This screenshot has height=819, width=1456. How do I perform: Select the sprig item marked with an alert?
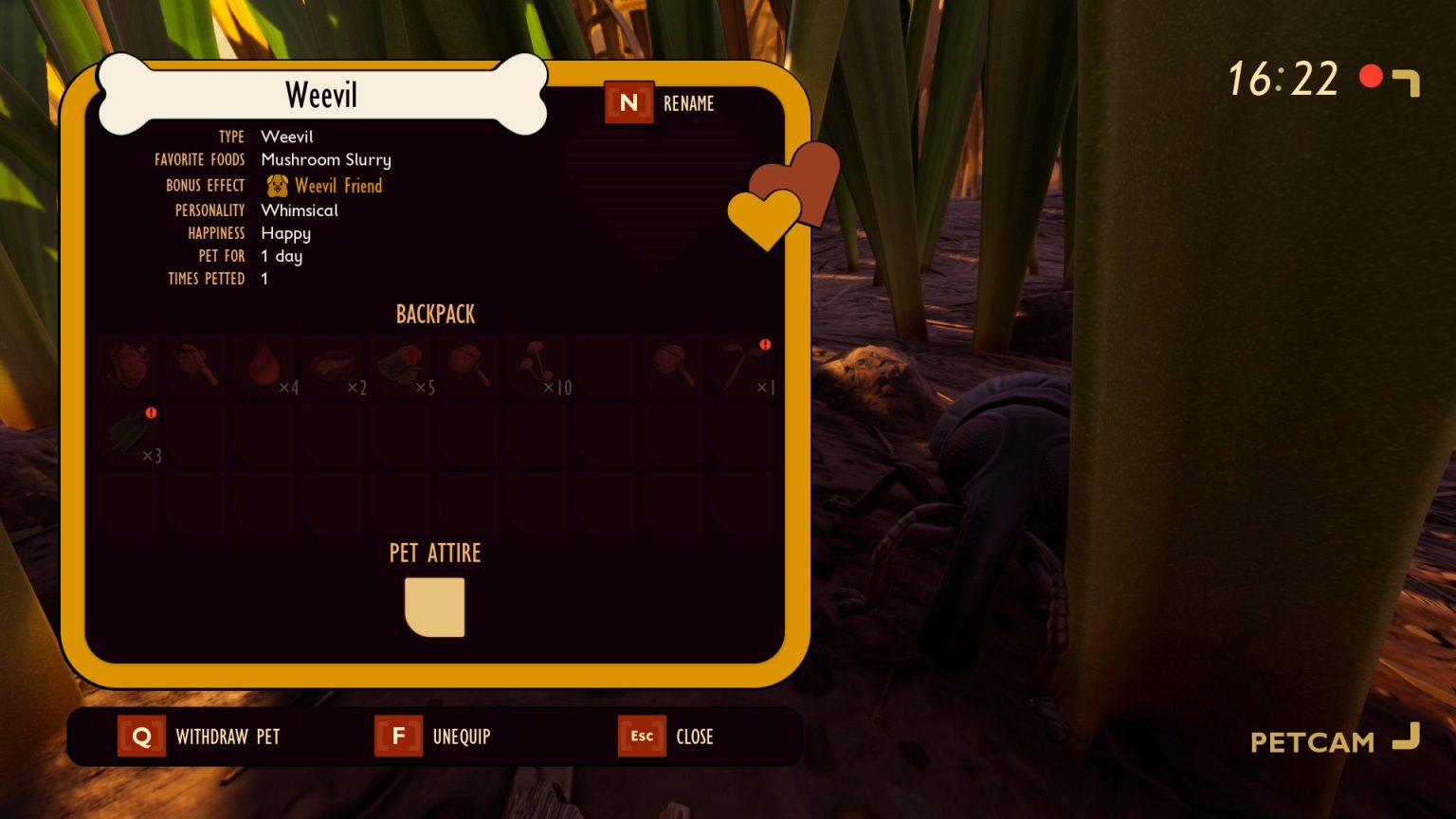click(742, 367)
